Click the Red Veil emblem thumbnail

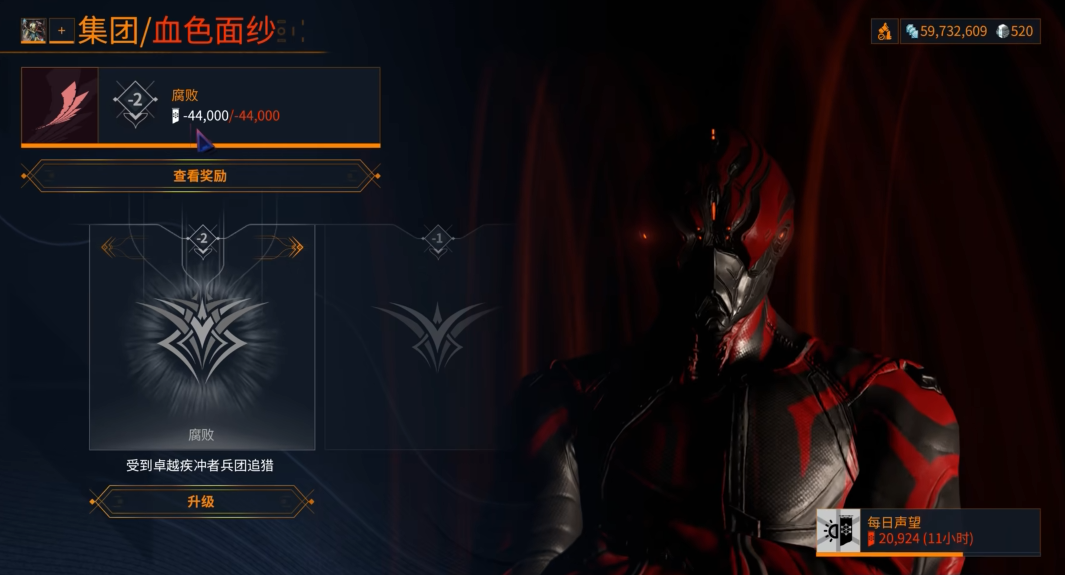pyautogui.click(x=60, y=106)
